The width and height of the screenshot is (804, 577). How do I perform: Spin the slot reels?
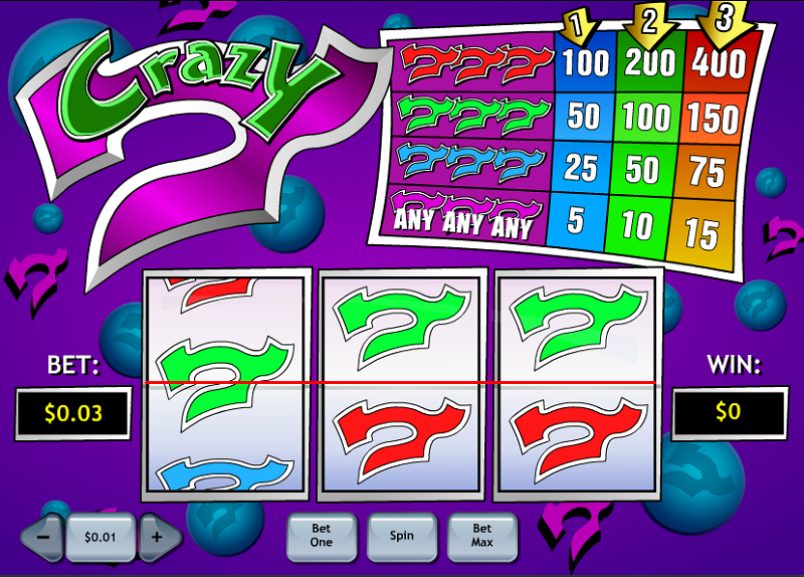point(402,536)
